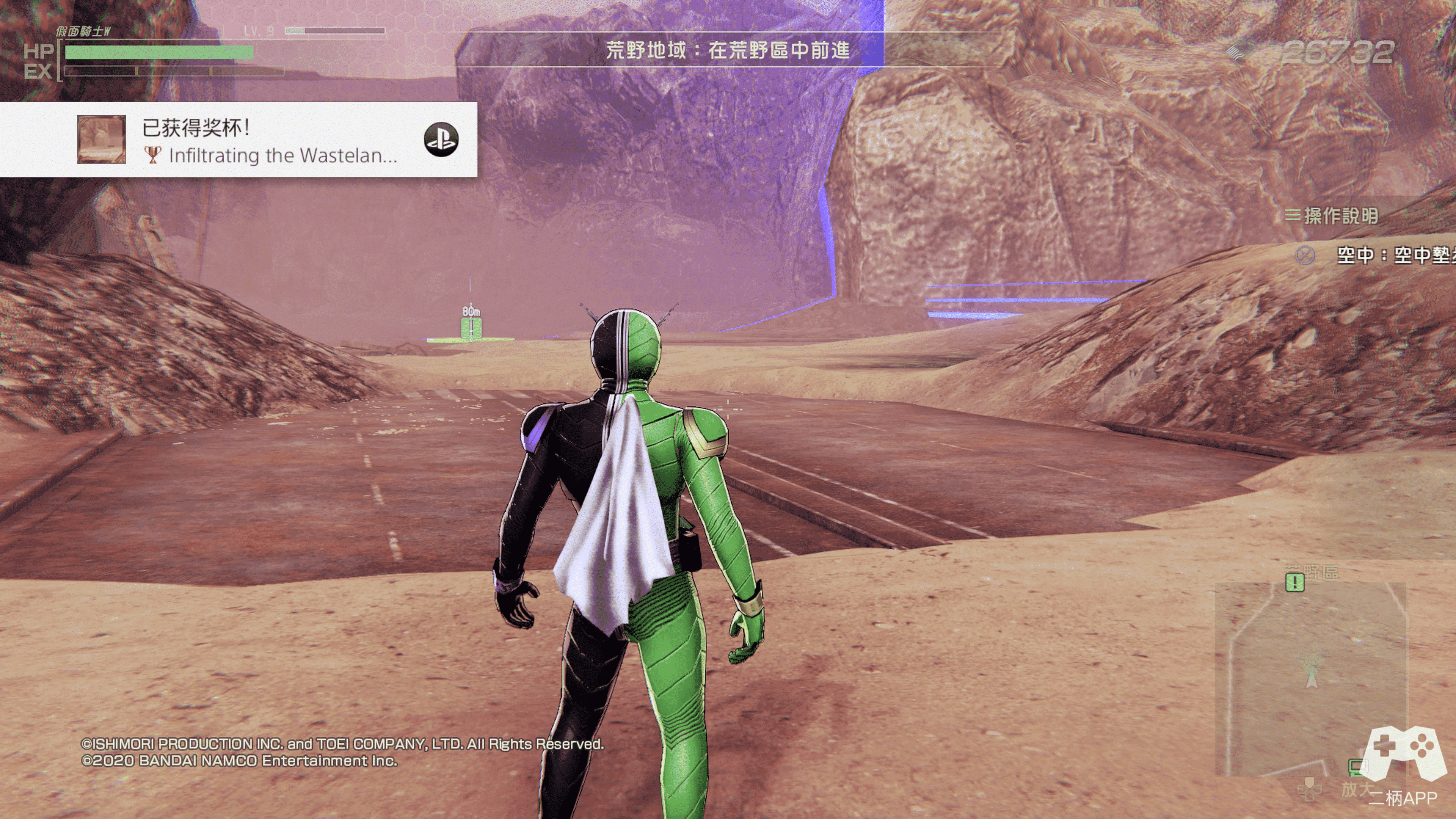Click the PlayStation logo on the notification
The height and width of the screenshot is (819, 1456).
pyautogui.click(x=441, y=140)
